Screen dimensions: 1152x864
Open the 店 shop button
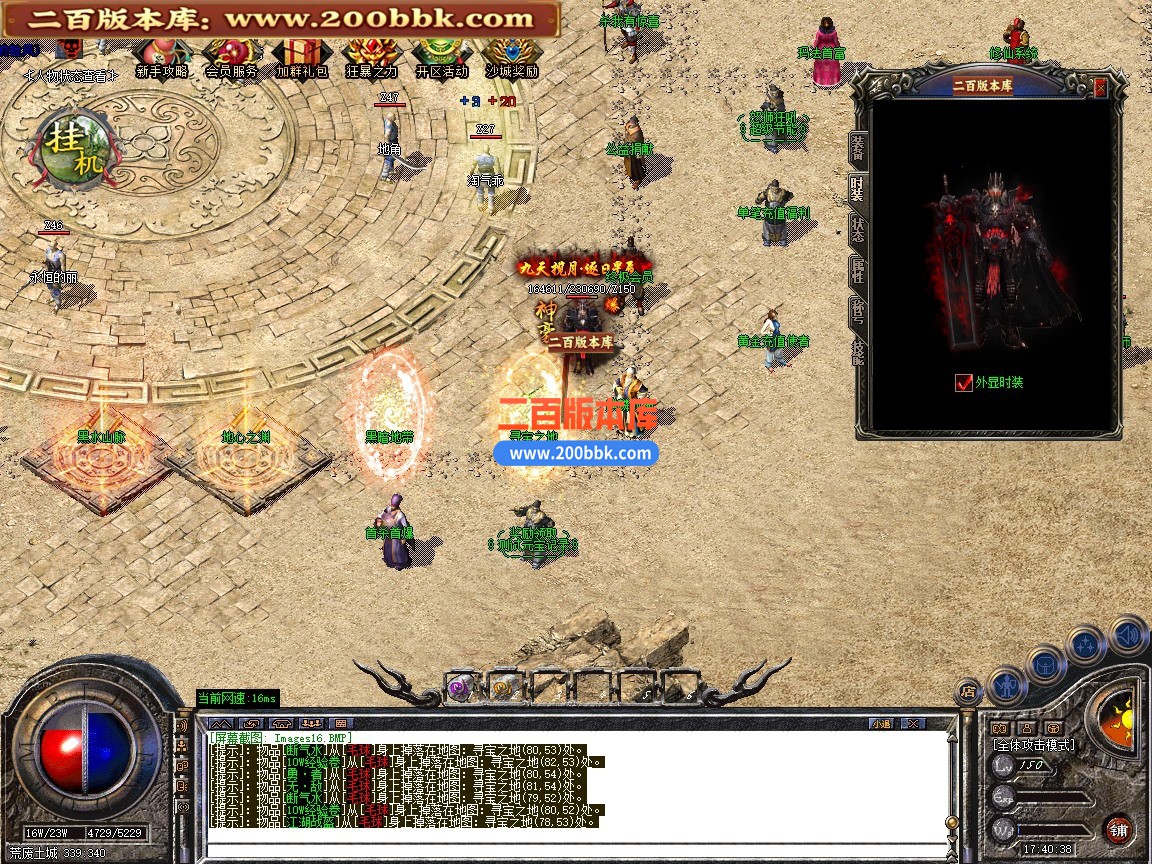coord(968,690)
